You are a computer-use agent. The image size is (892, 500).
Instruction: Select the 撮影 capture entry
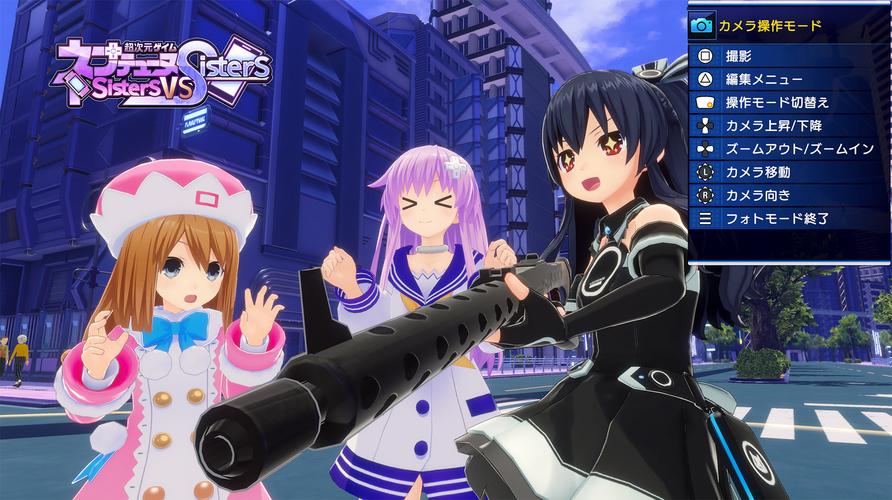[740, 57]
